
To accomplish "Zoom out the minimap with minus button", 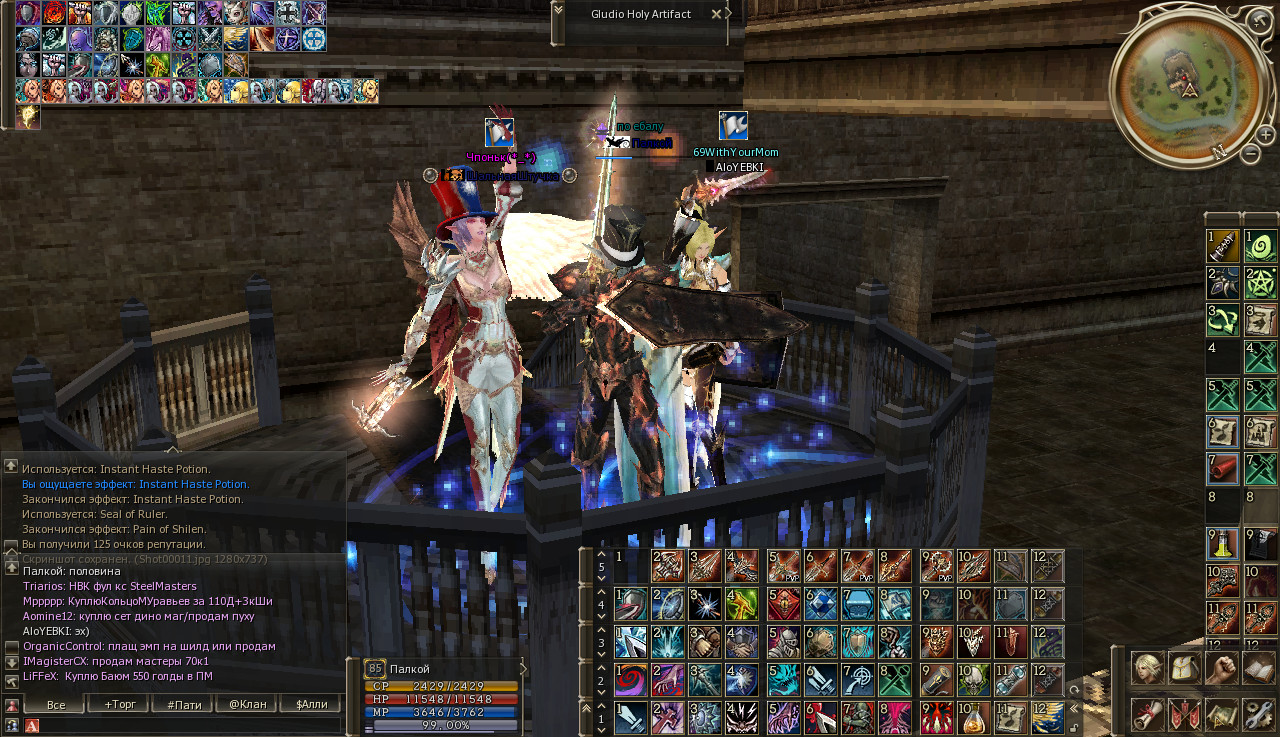I will point(1251,154).
